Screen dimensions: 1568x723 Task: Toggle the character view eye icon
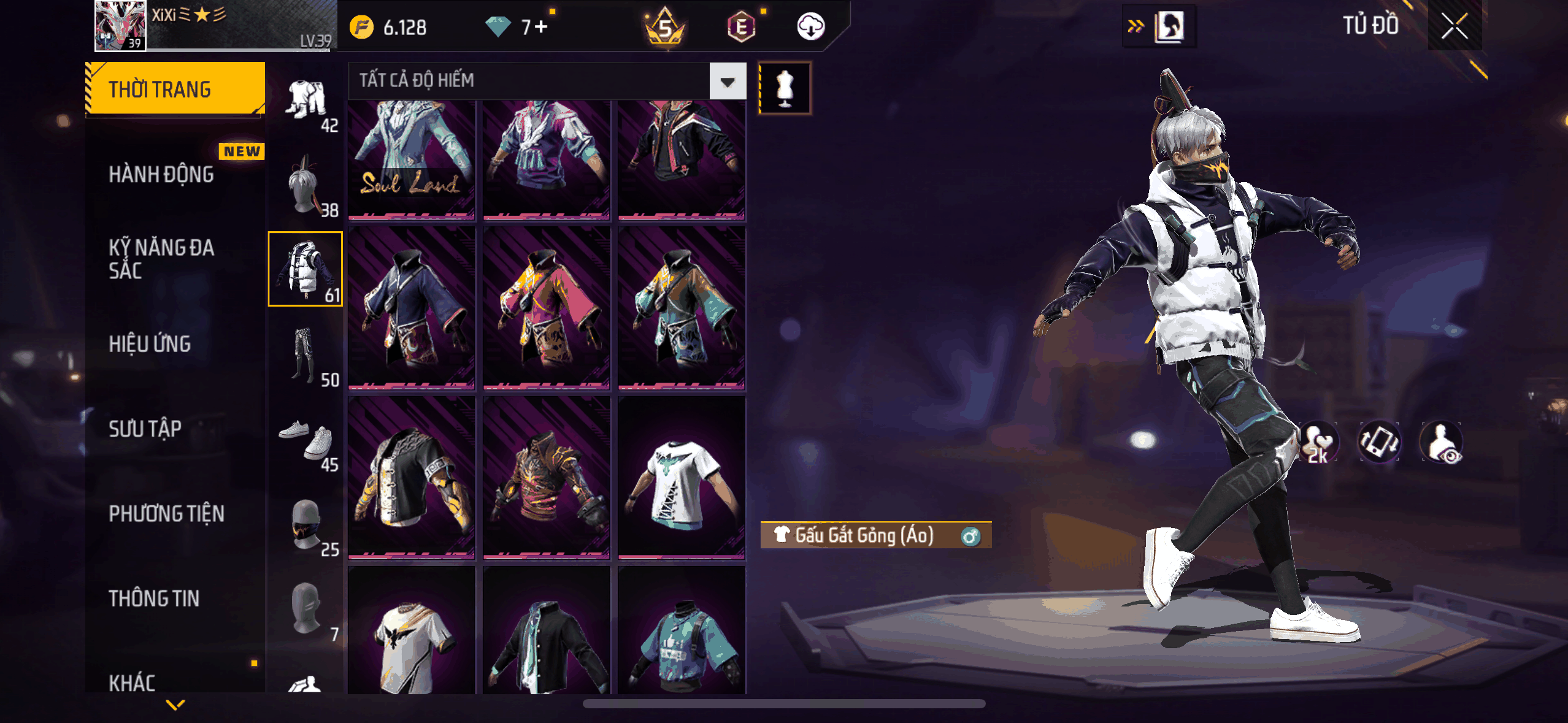pos(1442,443)
